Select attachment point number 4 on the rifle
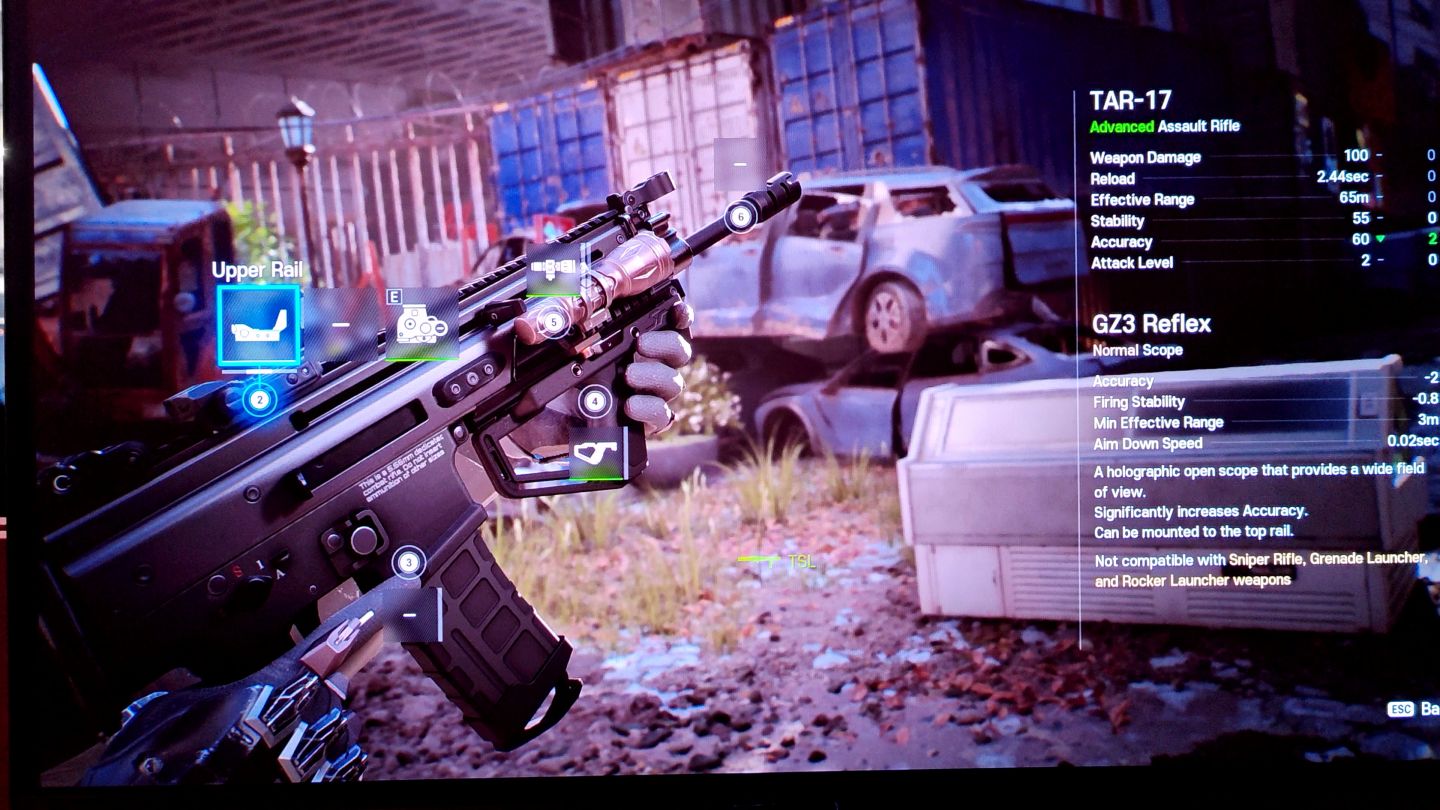 pos(595,402)
